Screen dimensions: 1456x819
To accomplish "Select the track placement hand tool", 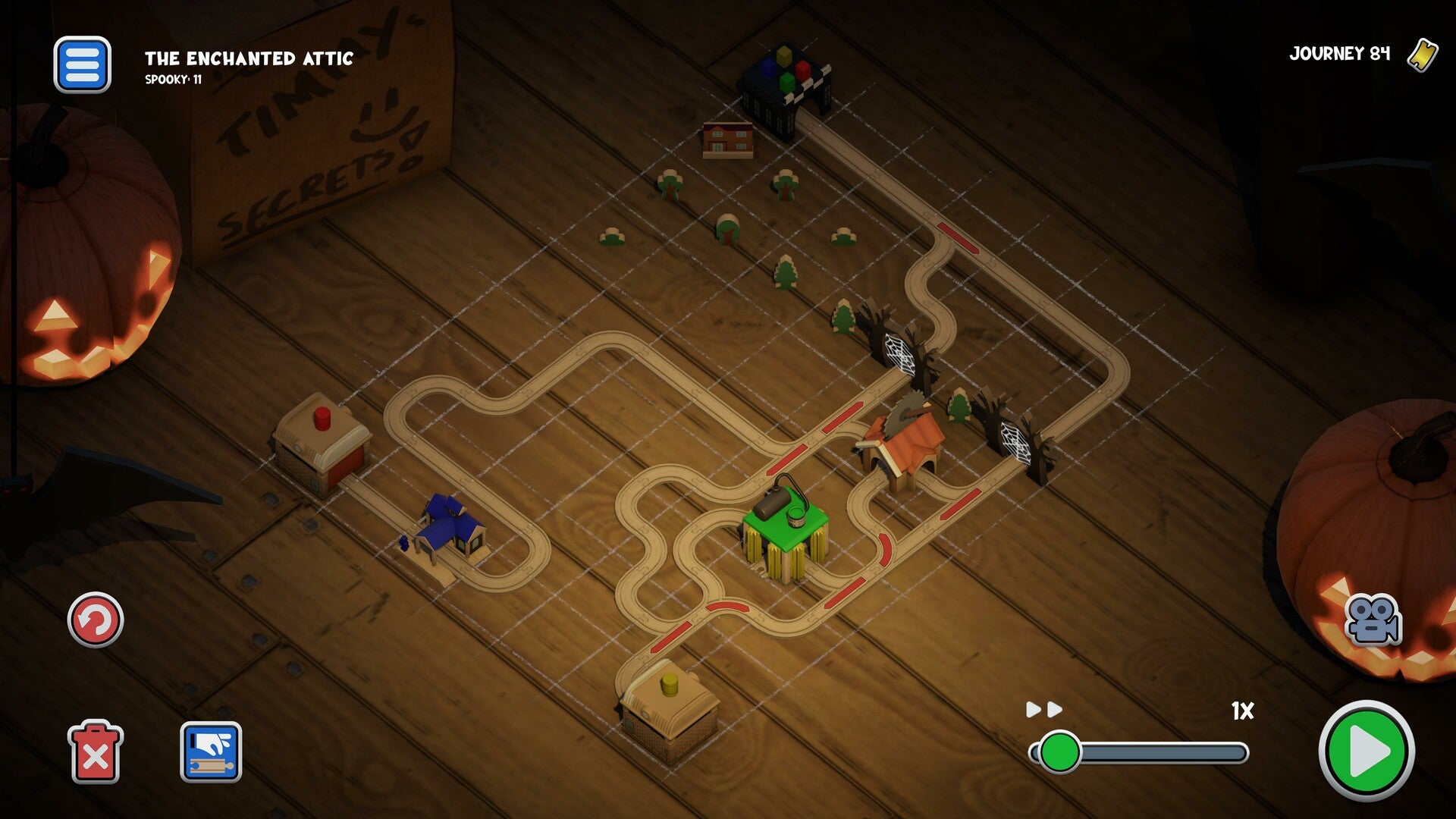I will pyautogui.click(x=211, y=752).
